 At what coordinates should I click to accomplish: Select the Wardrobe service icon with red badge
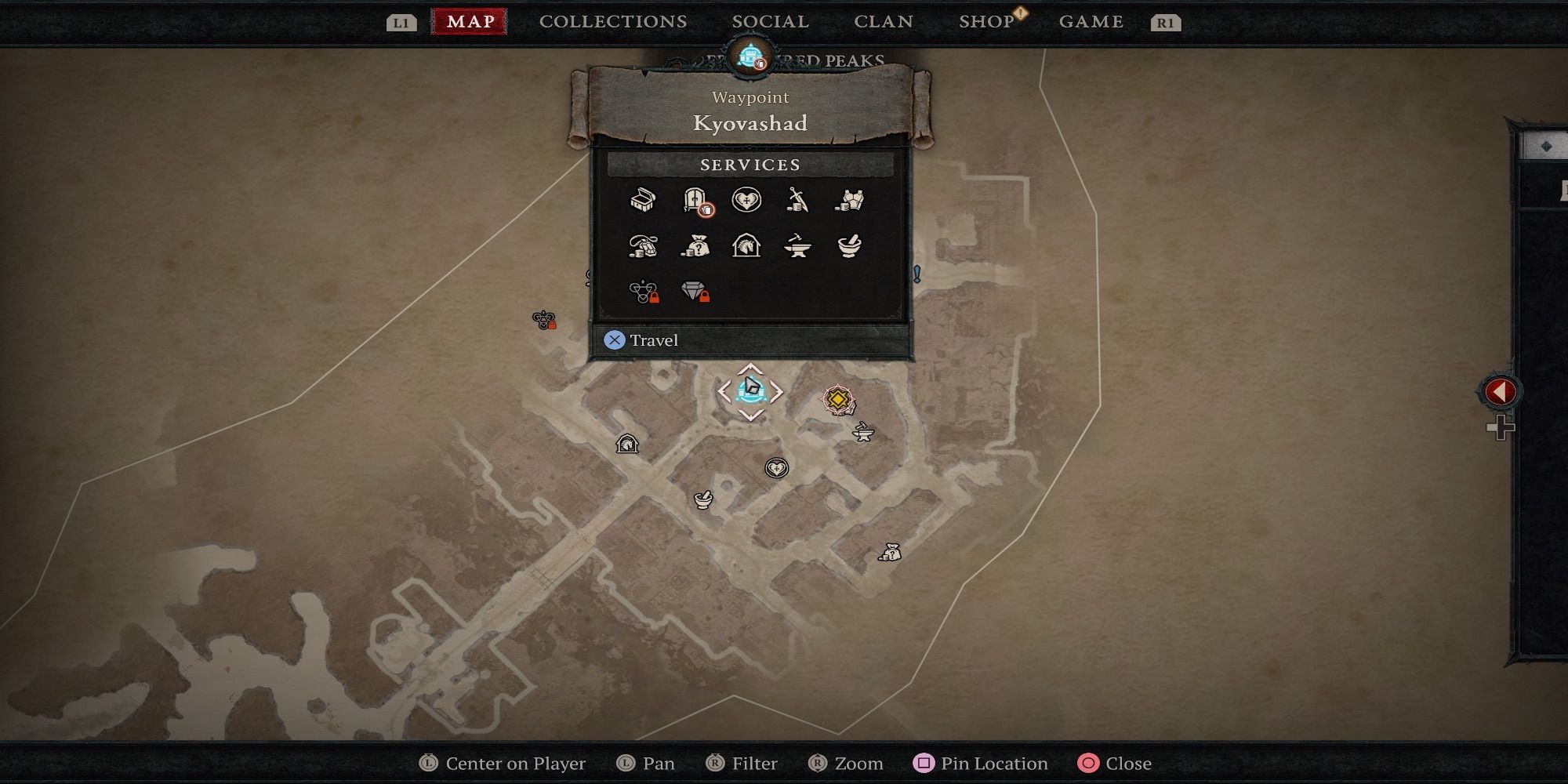(x=697, y=202)
